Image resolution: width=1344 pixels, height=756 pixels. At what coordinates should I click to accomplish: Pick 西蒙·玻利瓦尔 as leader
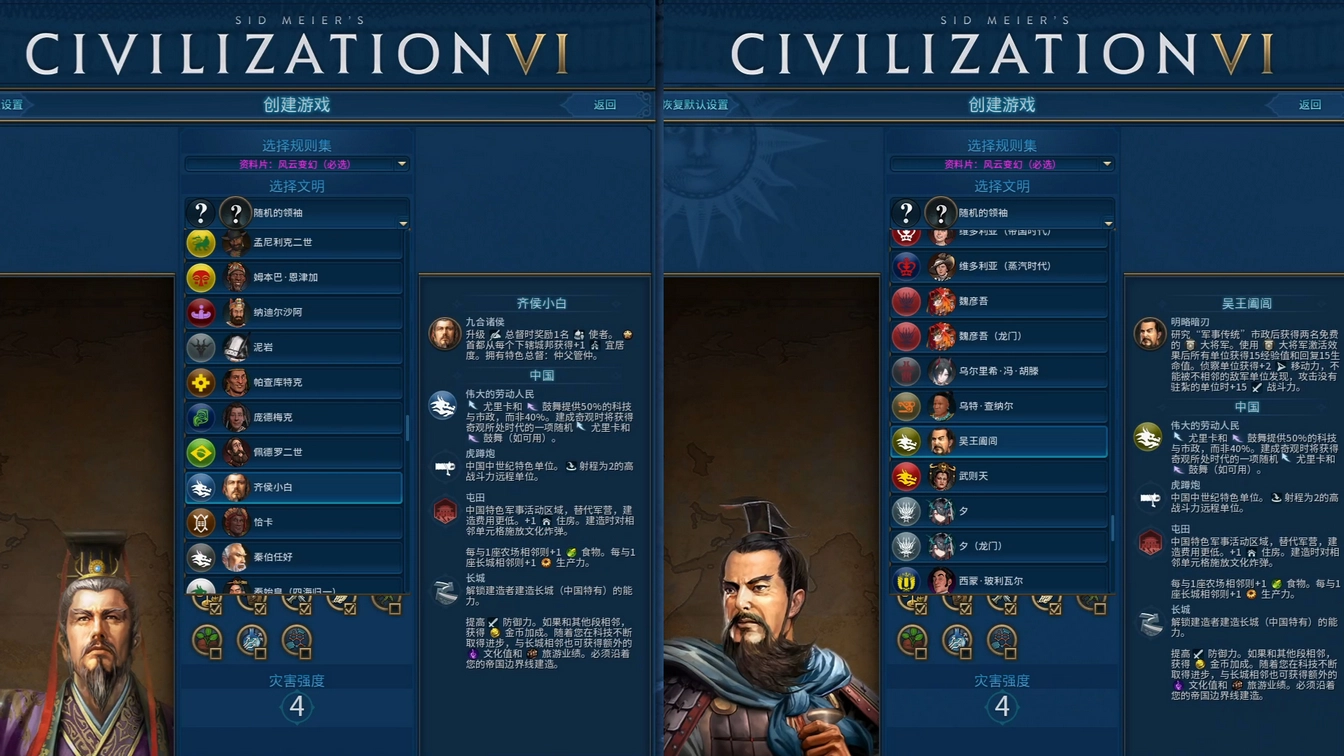click(x=999, y=580)
